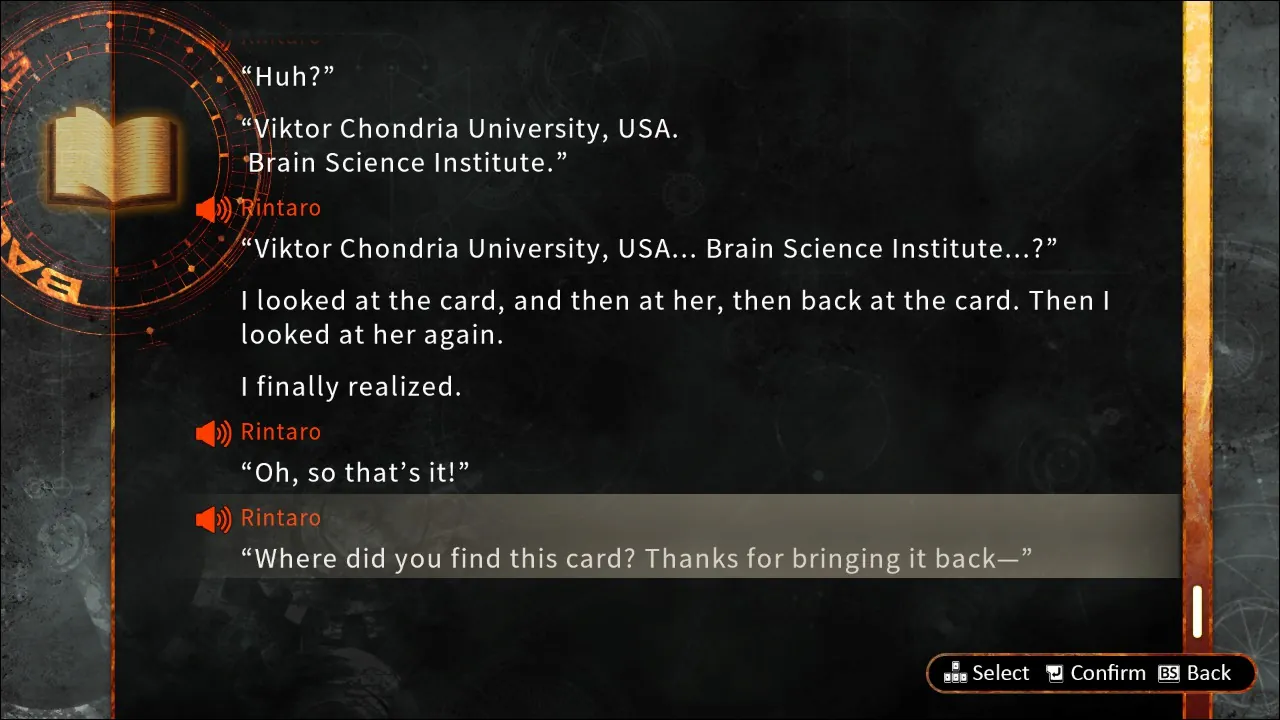Select highlighted line 'Where did you find this card?'
The height and width of the screenshot is (720, 1280).
coord(637,558)
